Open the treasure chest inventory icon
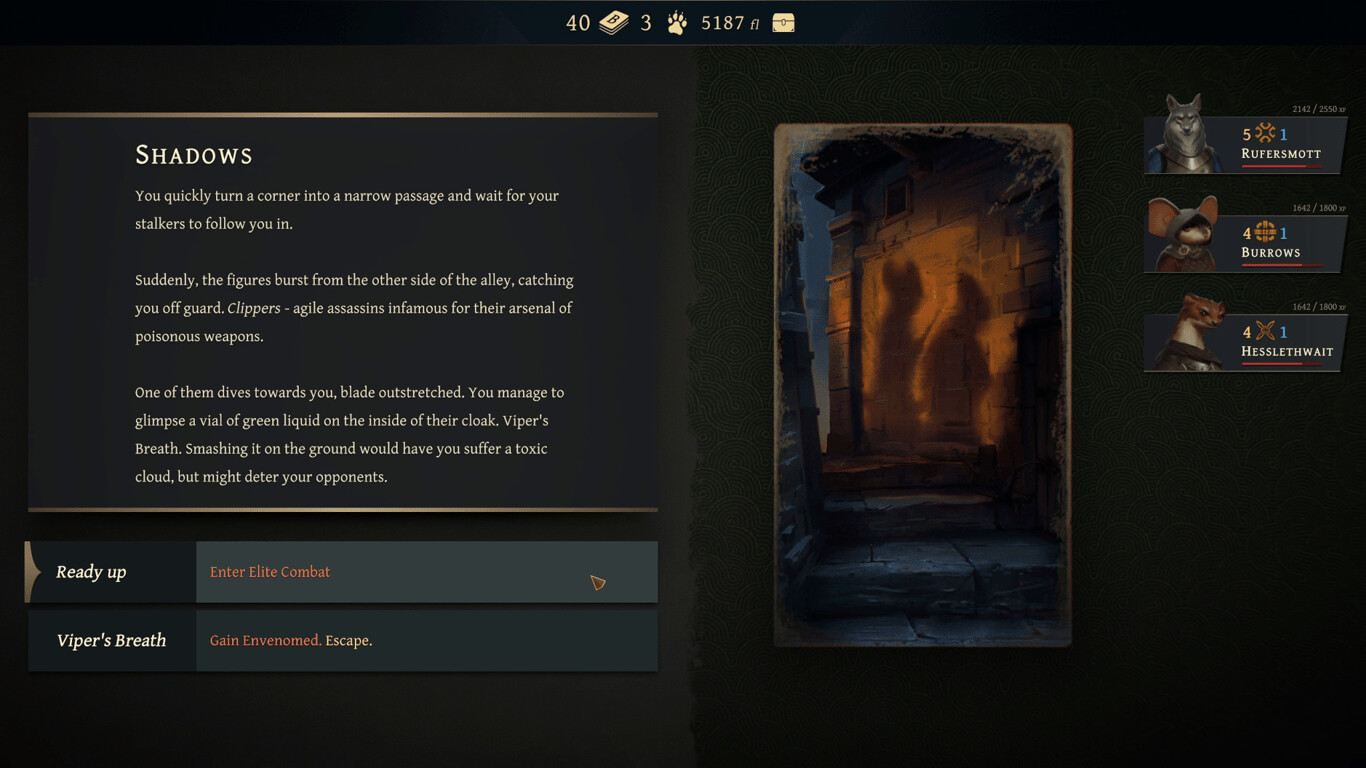 [783, 23]
